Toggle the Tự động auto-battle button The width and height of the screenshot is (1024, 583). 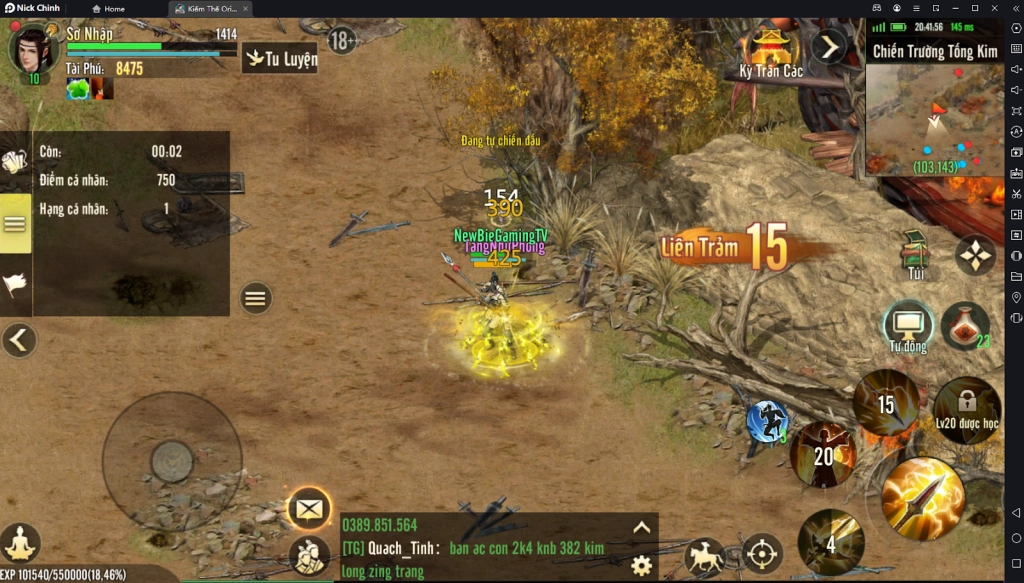tap(908, 325)
